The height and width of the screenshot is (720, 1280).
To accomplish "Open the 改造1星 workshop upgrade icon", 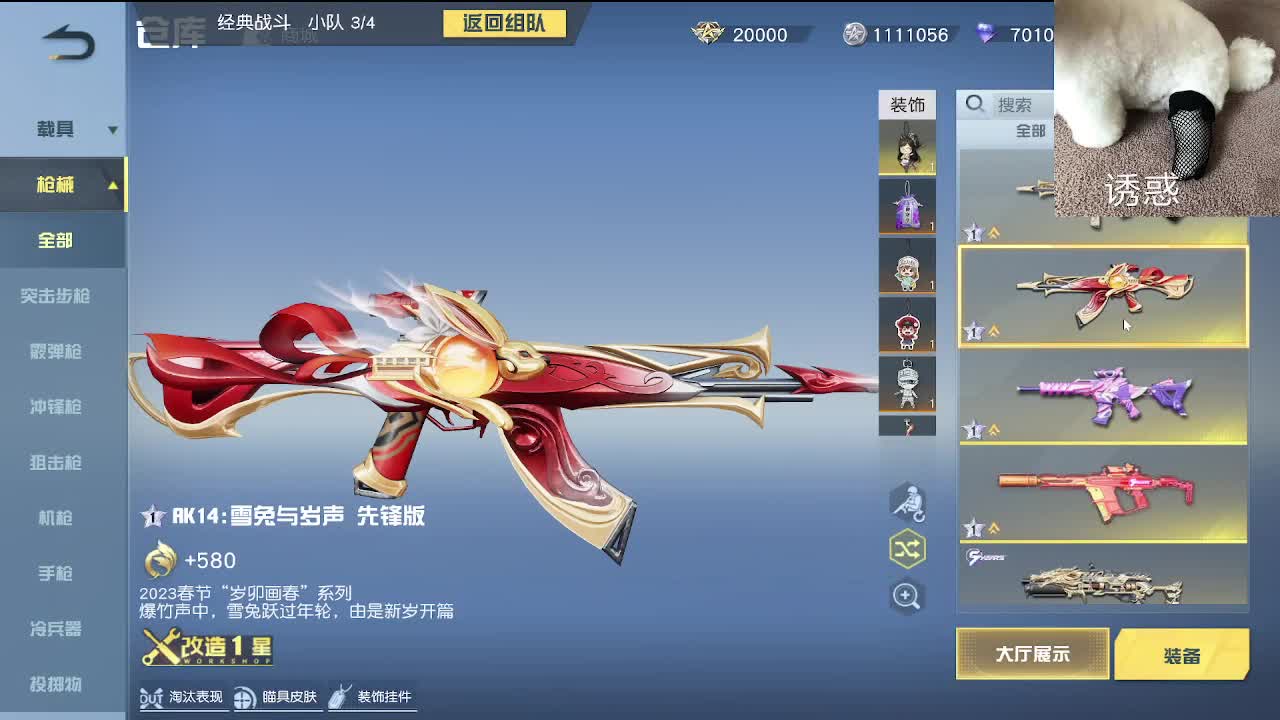I will click(x=205, y=650).
